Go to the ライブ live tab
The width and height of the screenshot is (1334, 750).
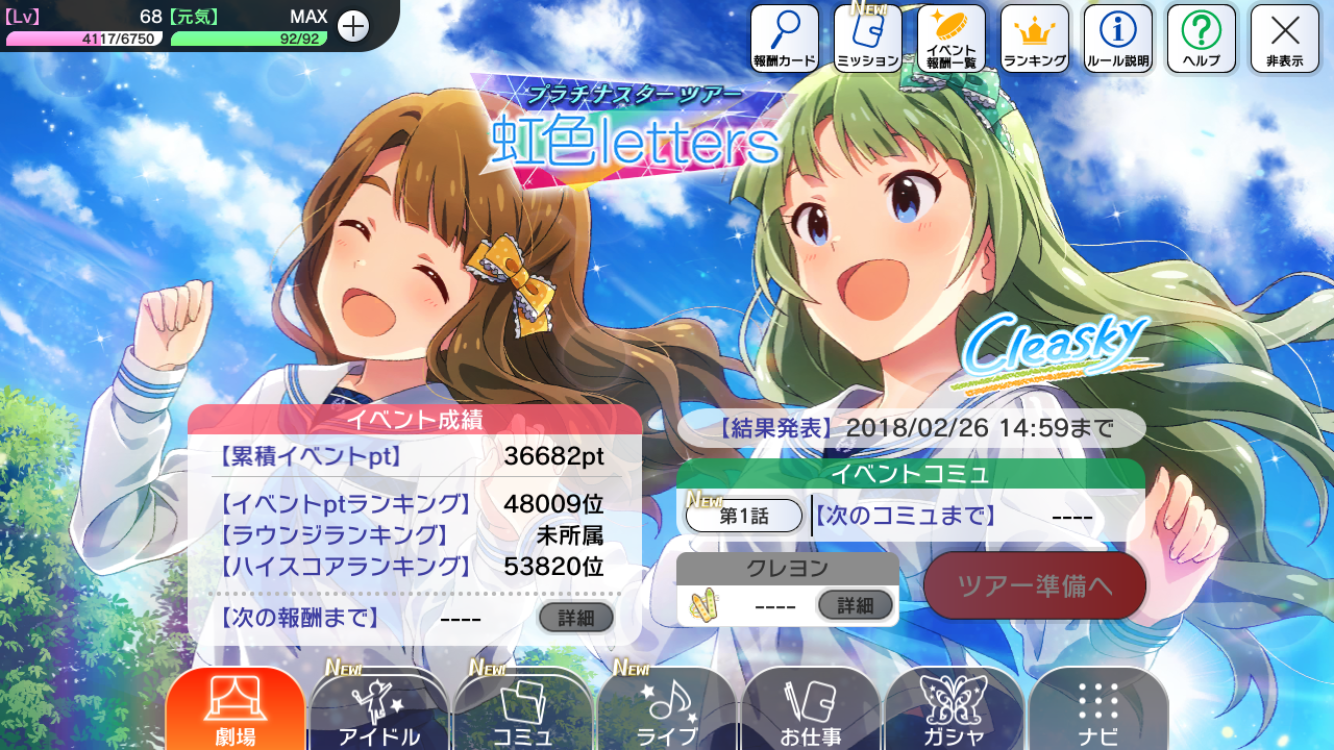click(x=667, y=710)
